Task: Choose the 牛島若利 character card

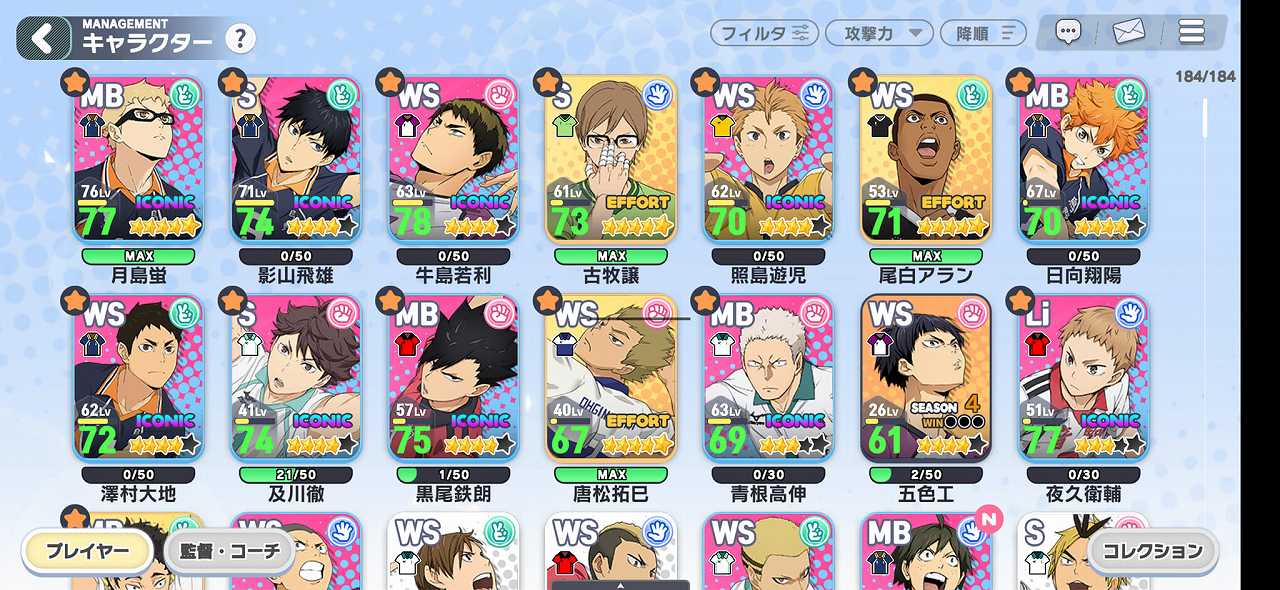Action: click(454, 160)
